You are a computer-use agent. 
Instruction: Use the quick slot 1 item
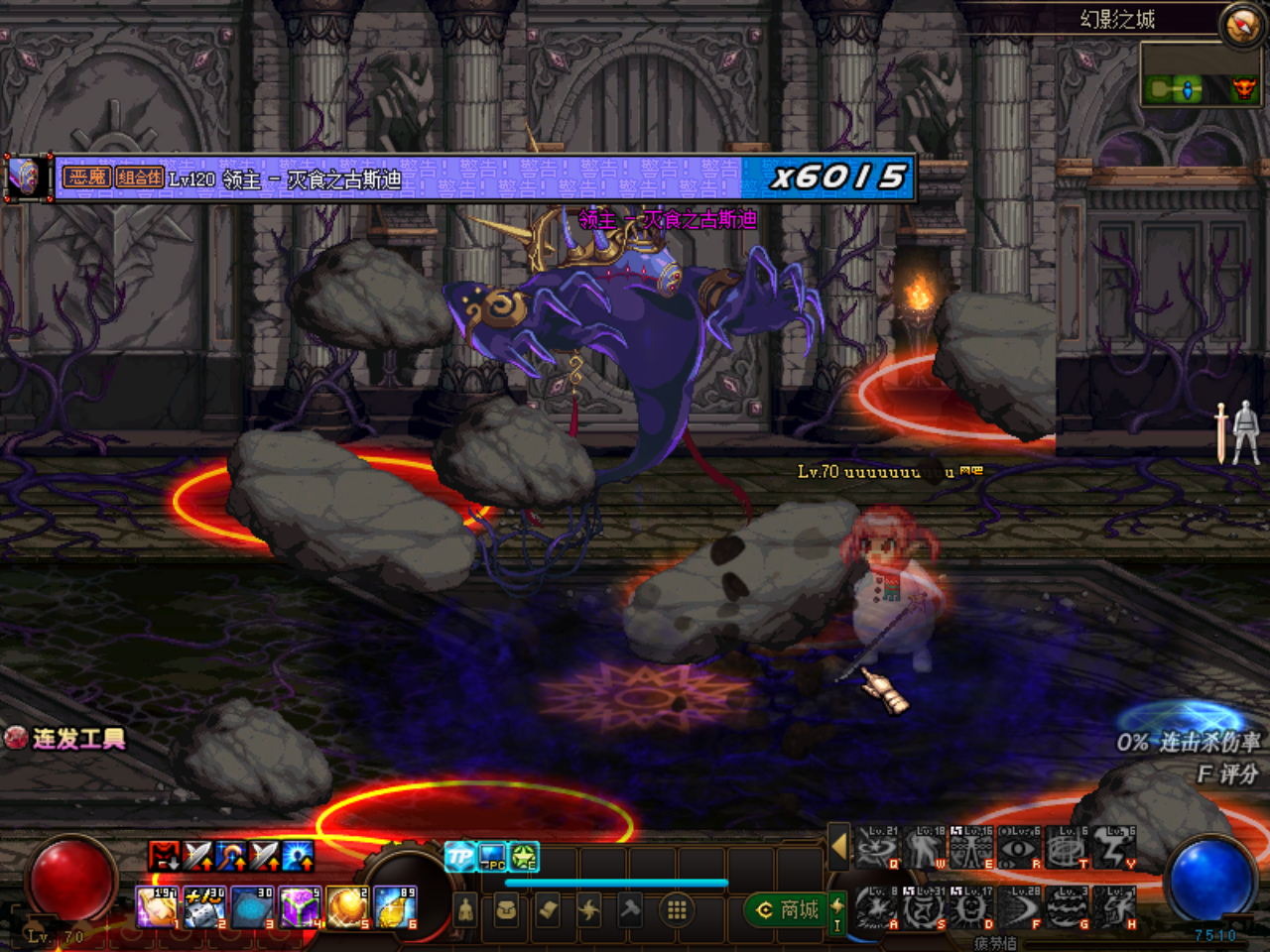[157, 907]
